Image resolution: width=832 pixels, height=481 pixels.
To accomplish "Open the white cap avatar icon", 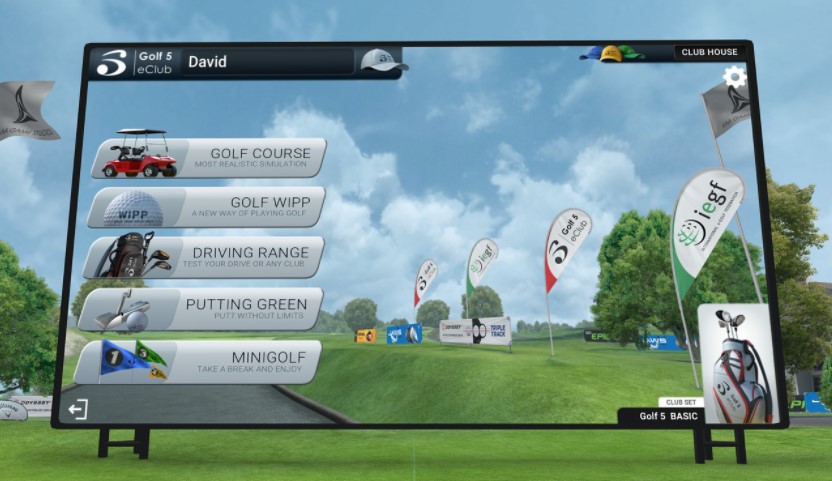I will coord(381,61).
